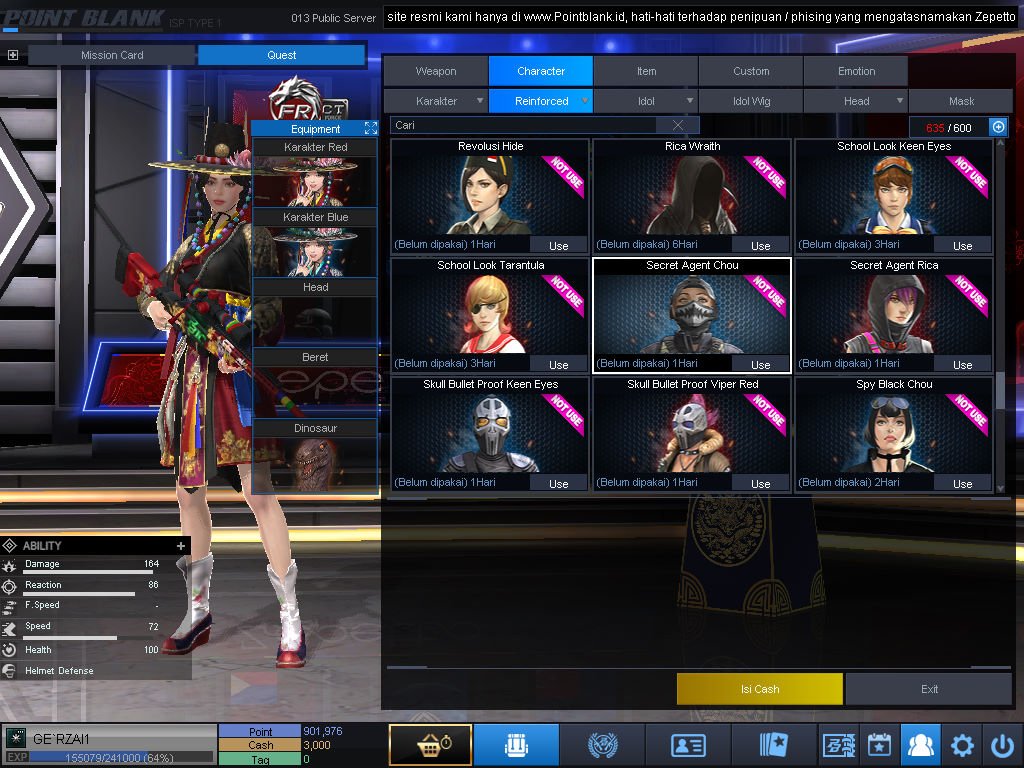The image size is (1024, 768).
Task: Clear the search box with X
Action: point(678,125)
